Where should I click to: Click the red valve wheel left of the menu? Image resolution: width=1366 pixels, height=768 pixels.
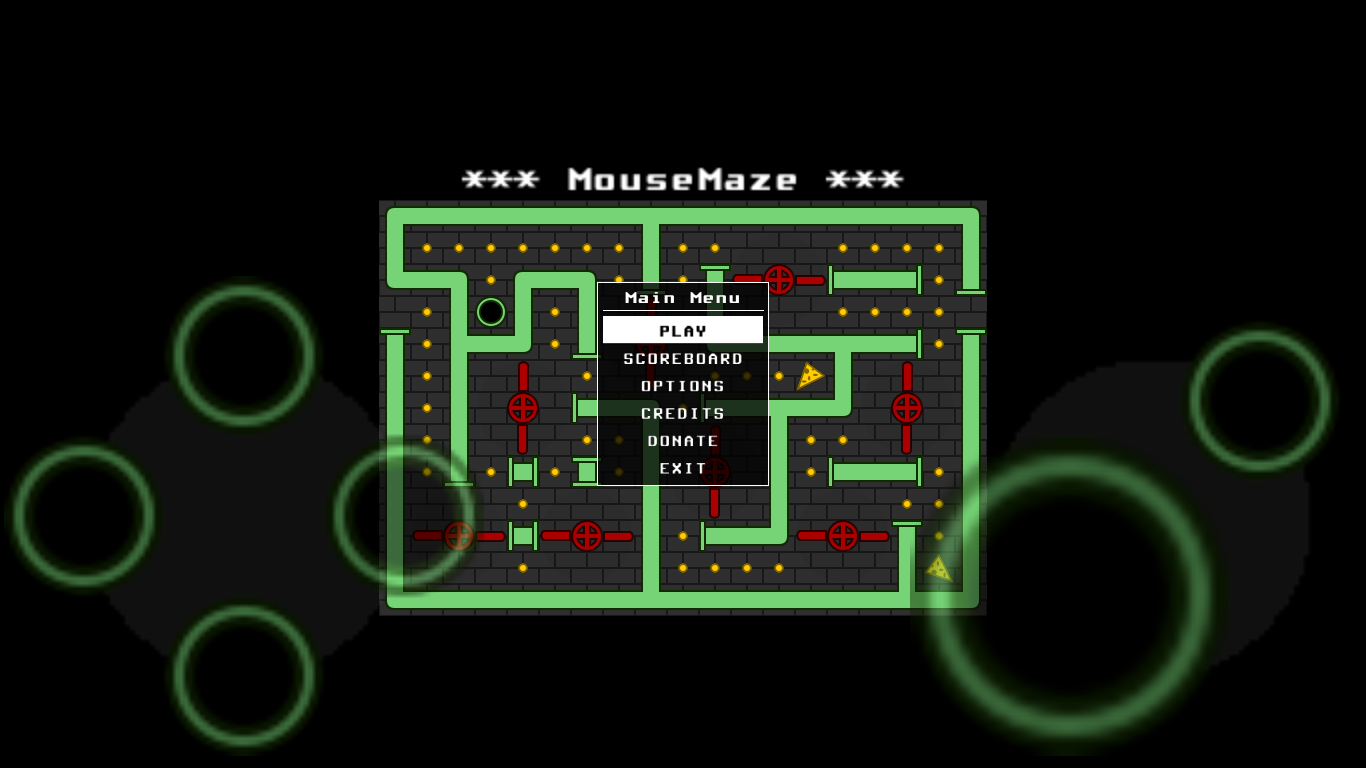pyautogui.click(x=523, y=406)
